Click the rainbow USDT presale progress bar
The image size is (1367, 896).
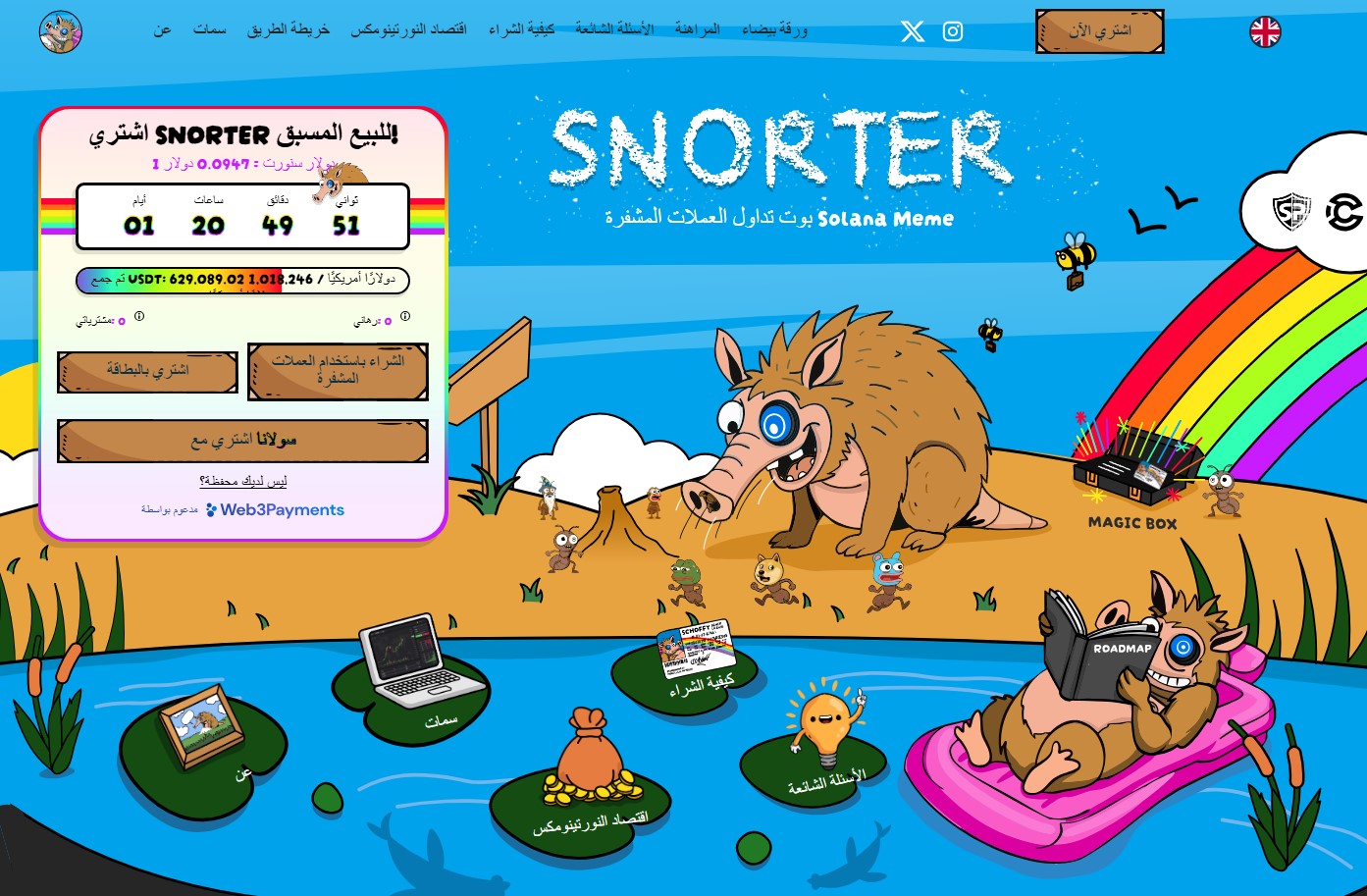click(x=242, y=281)
